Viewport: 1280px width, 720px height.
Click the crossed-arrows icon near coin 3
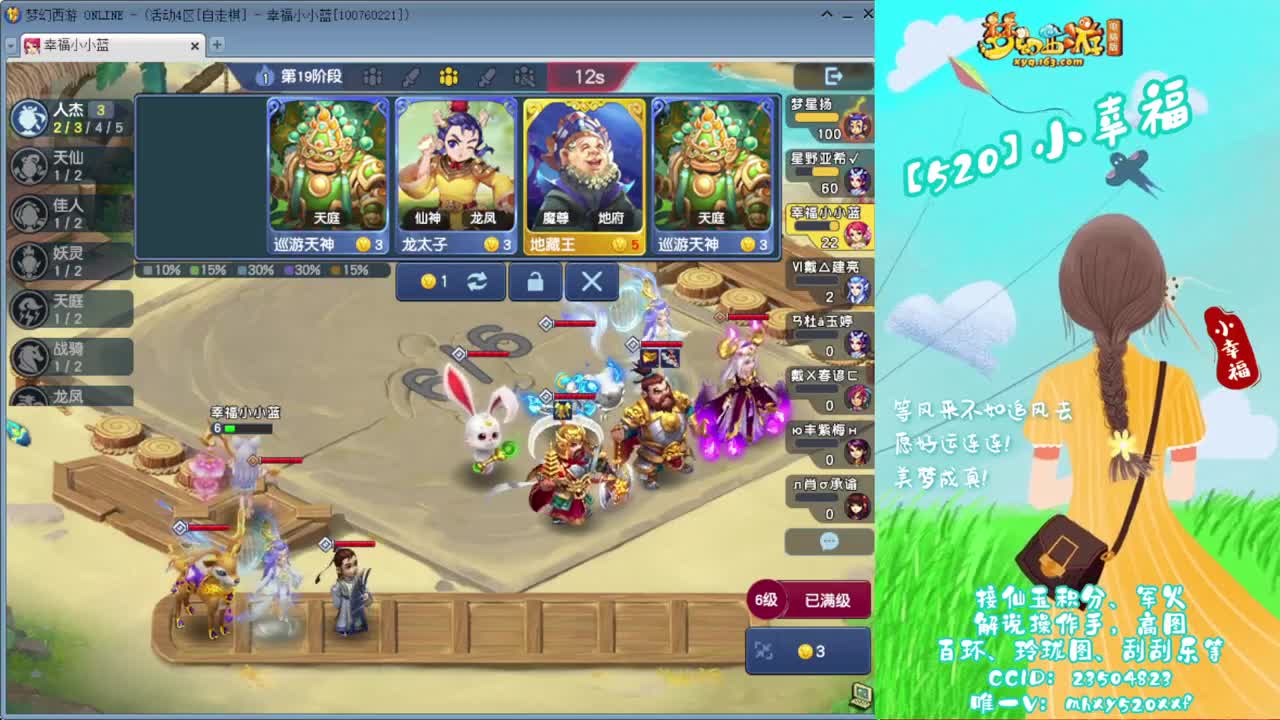click(765, 650)
